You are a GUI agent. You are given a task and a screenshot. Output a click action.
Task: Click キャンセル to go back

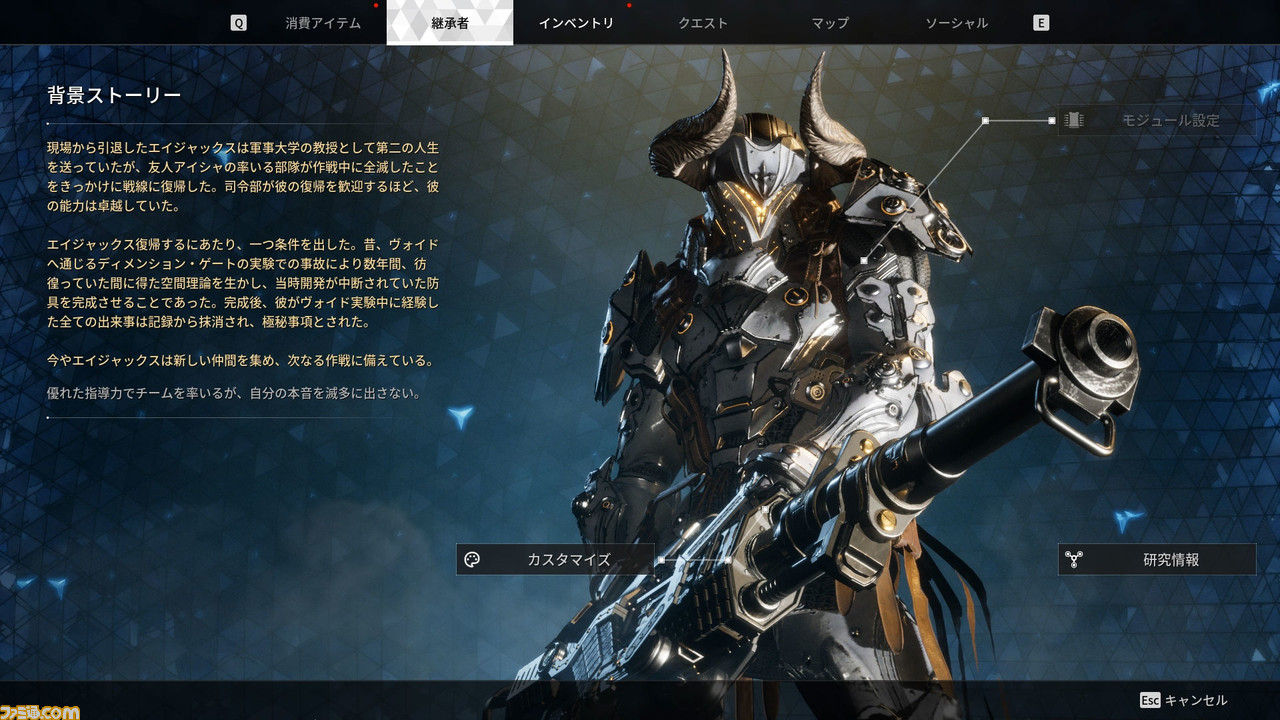pyautogui.click(x=1184, y=700)
